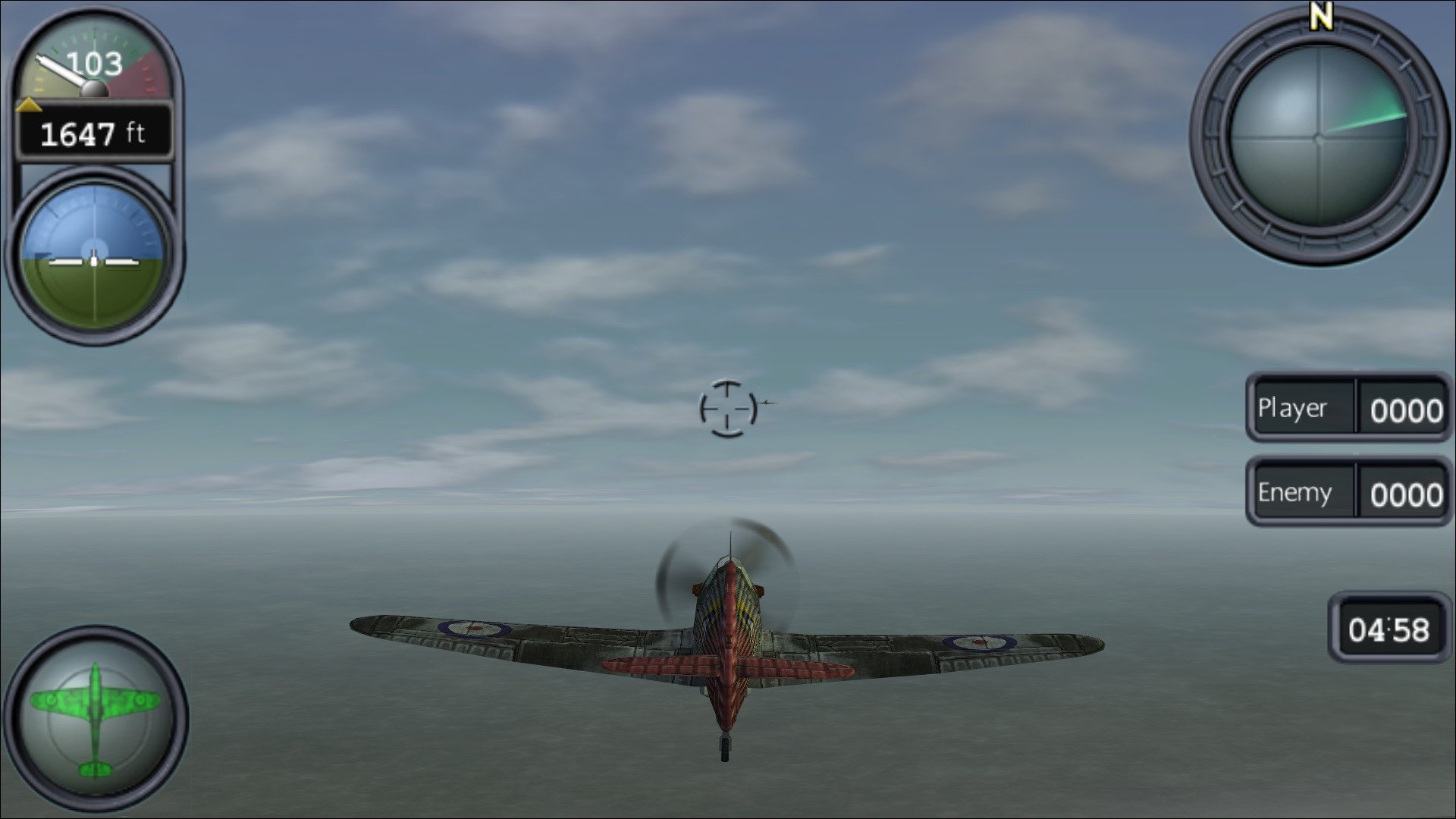Screen dimensions: 1456x819
Task: Toggle the mission countdown timer display
Action: [1389, 628]
